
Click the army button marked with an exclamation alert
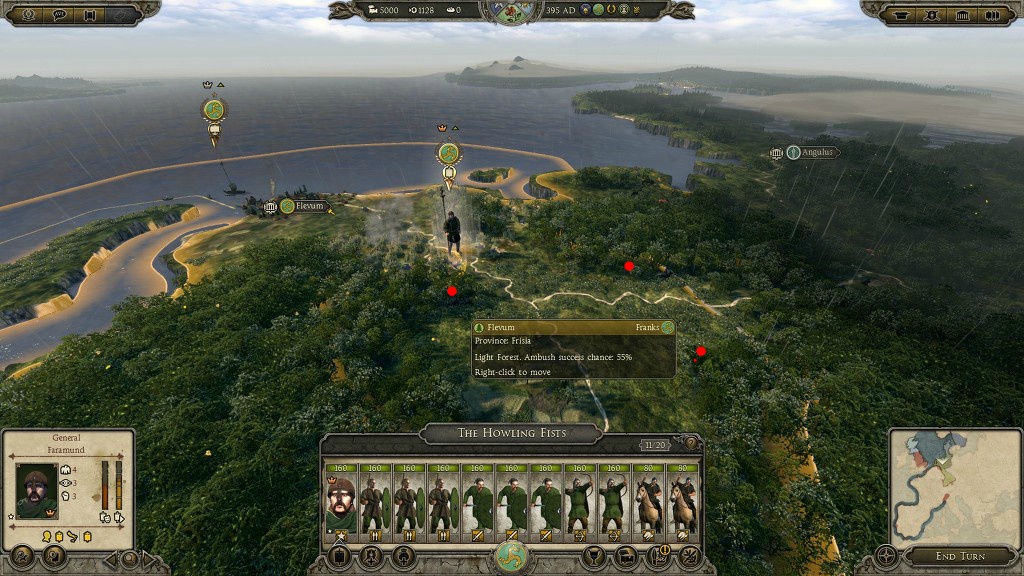click(659, 555)
